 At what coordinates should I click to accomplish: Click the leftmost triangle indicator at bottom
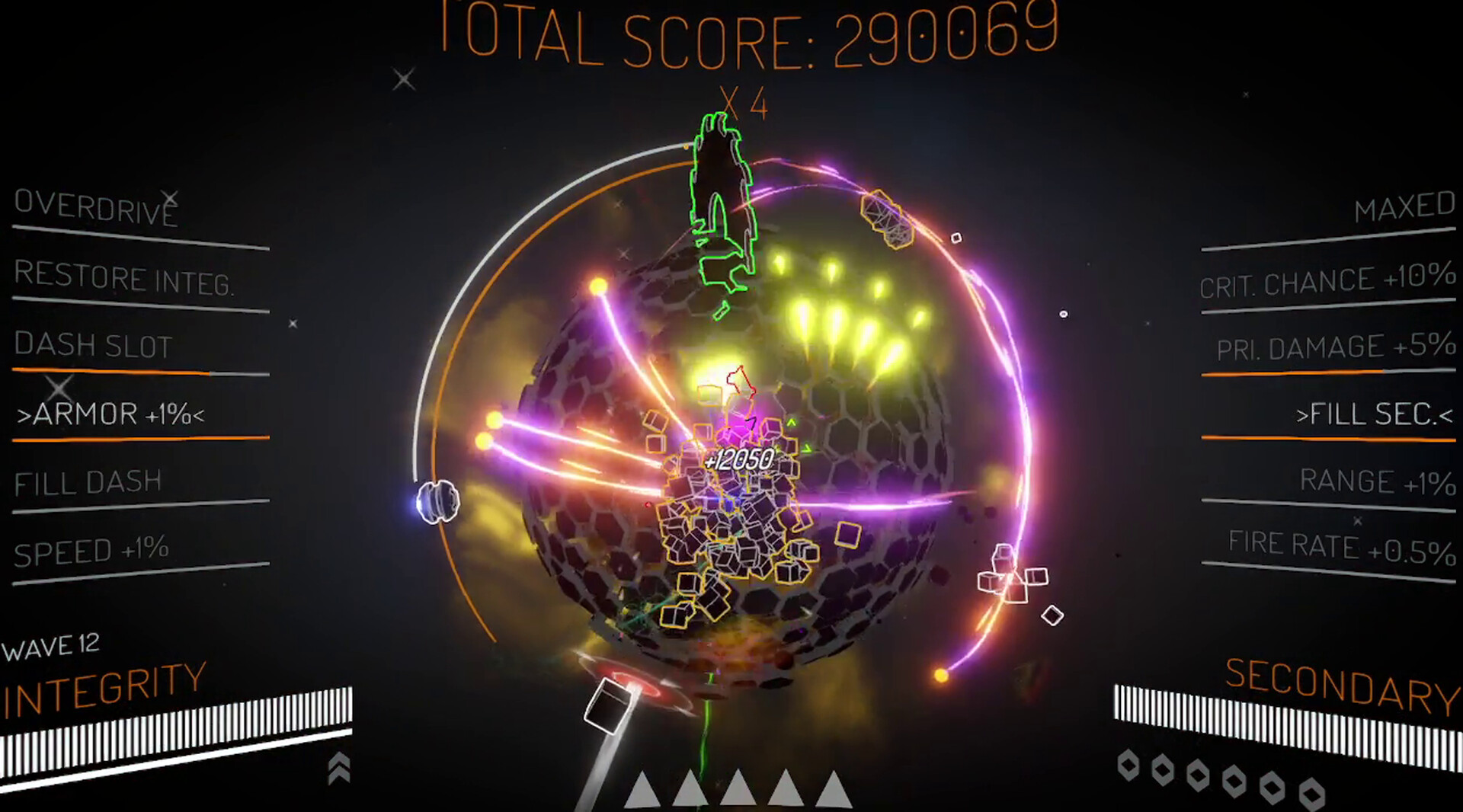(x=641, y=792)
